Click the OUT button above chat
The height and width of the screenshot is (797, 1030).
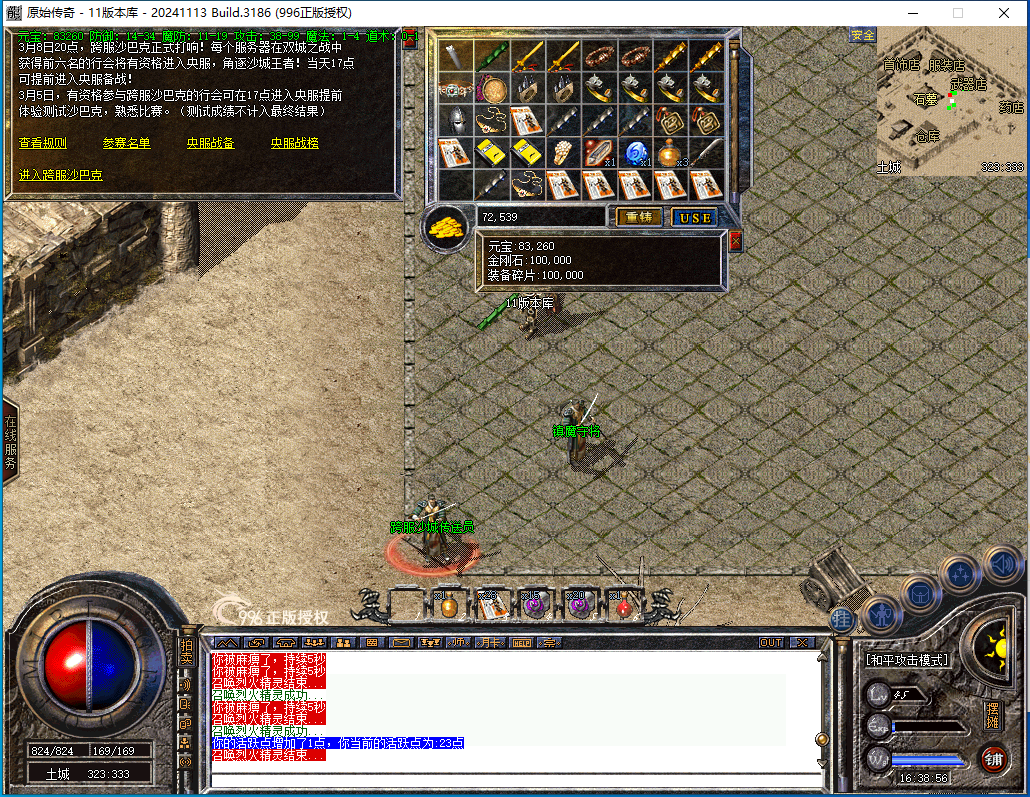771,643
